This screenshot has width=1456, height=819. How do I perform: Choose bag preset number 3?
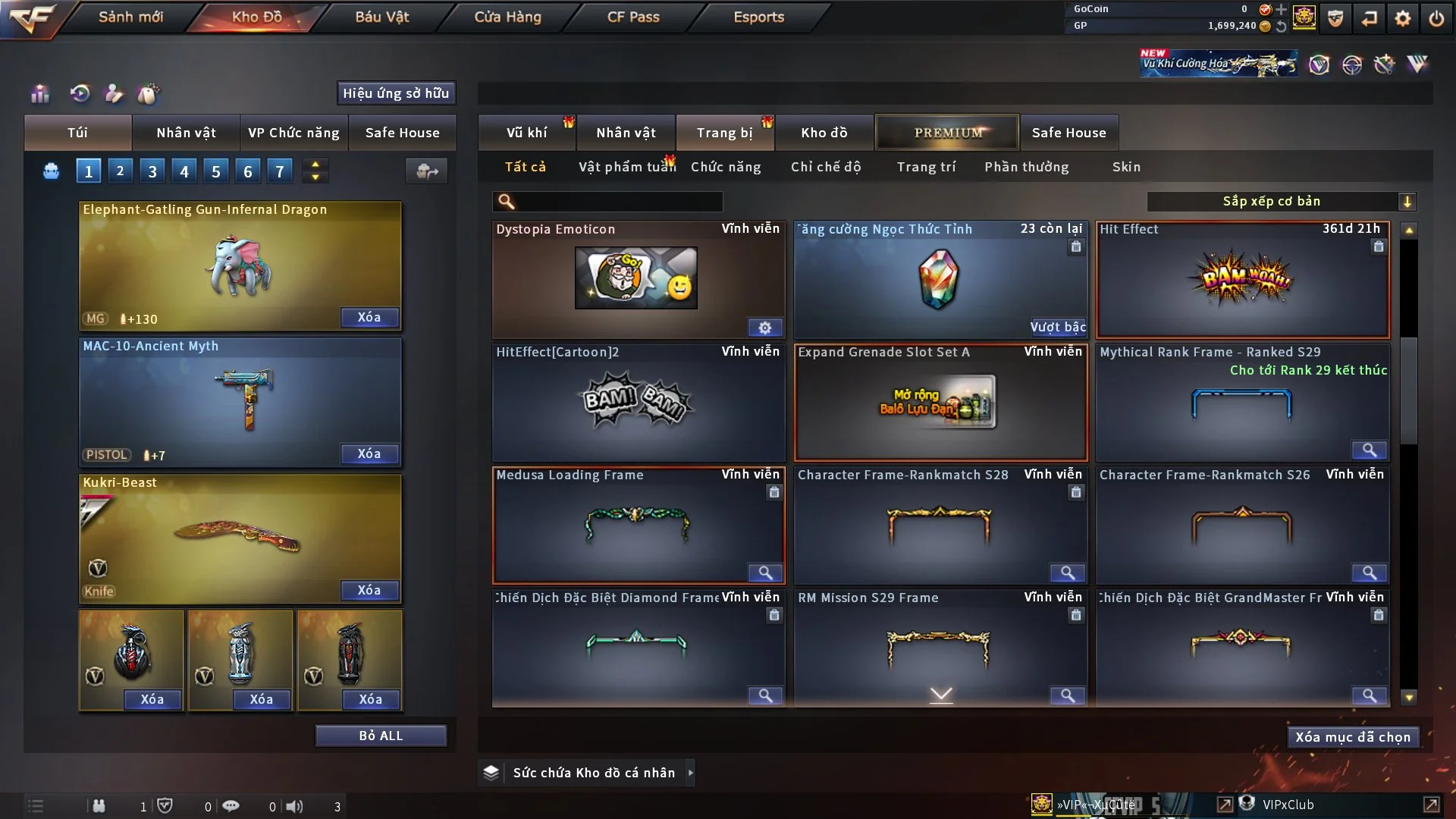[152, 171]
